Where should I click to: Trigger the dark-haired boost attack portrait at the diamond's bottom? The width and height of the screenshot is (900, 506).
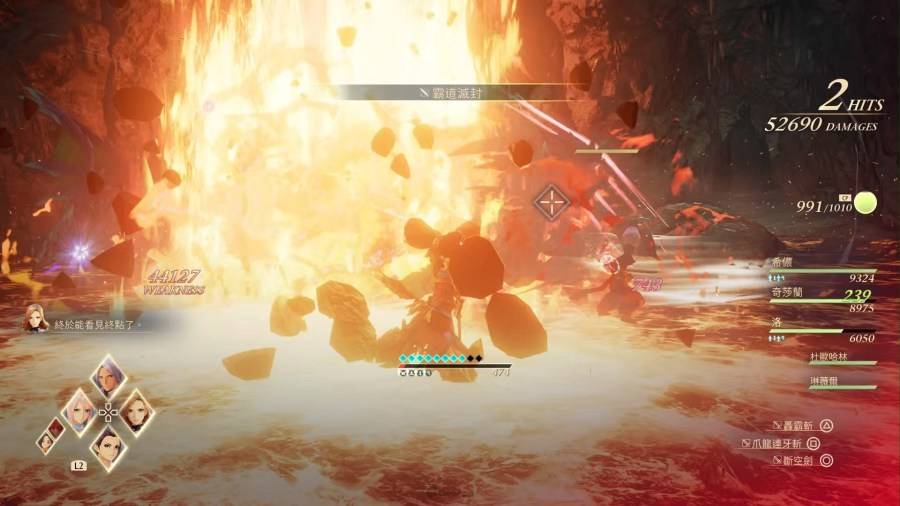[107, 442]
